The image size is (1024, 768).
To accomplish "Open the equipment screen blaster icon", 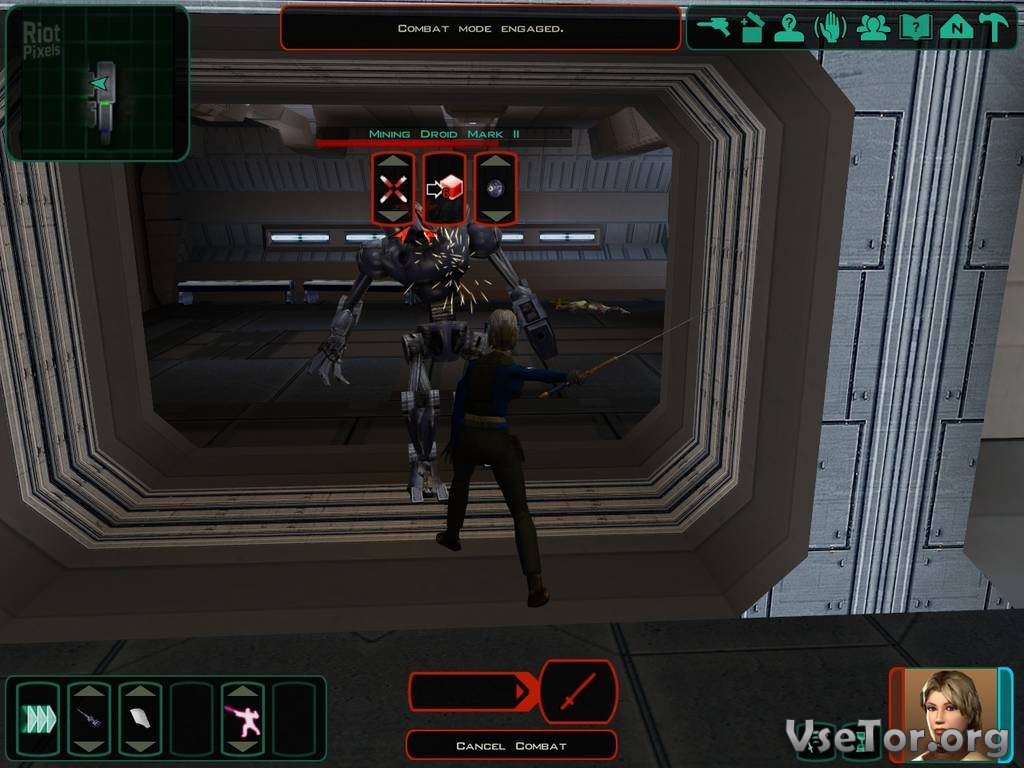I will [x=714, y=28].
